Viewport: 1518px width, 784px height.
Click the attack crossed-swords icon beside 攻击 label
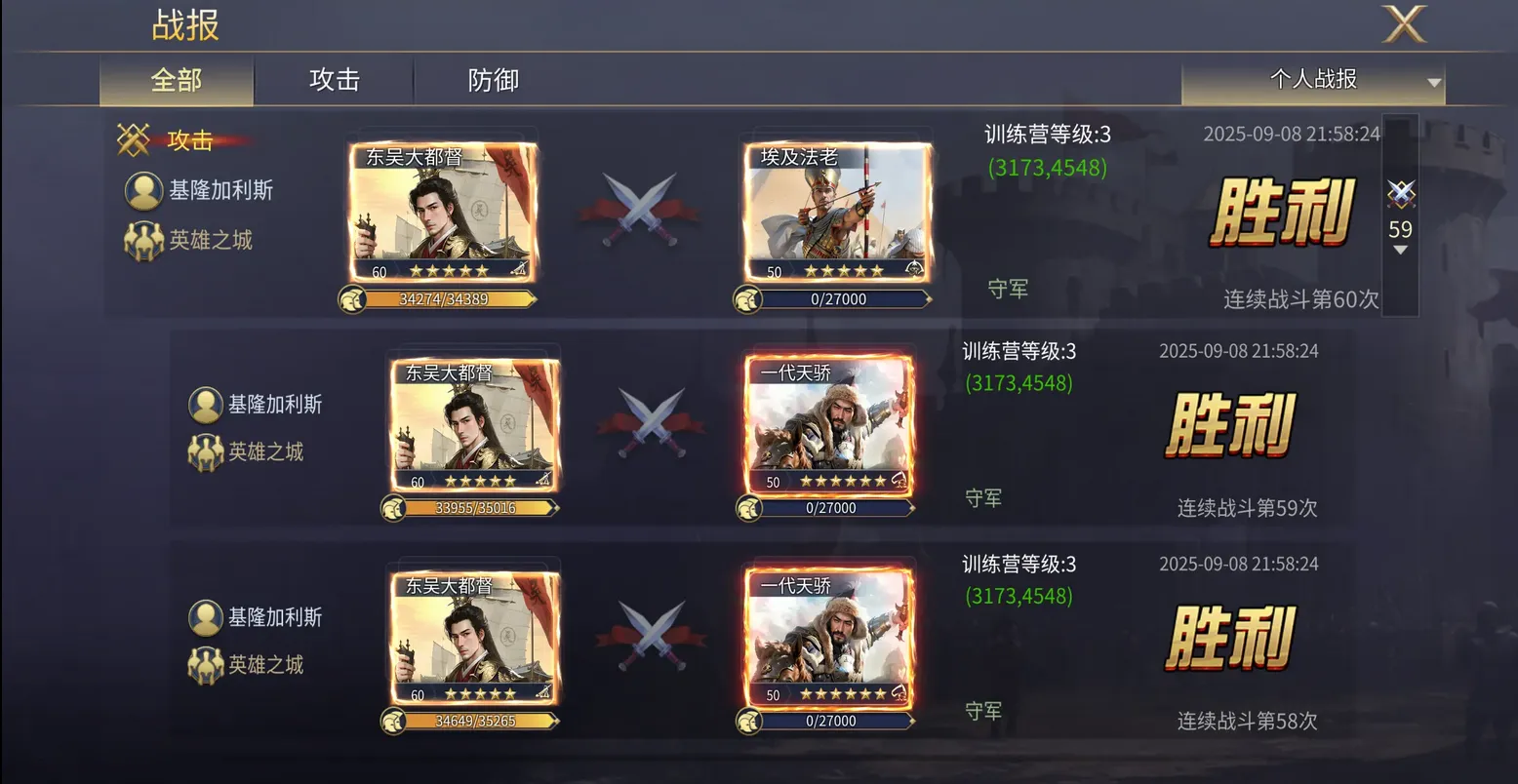pos(134,139)
